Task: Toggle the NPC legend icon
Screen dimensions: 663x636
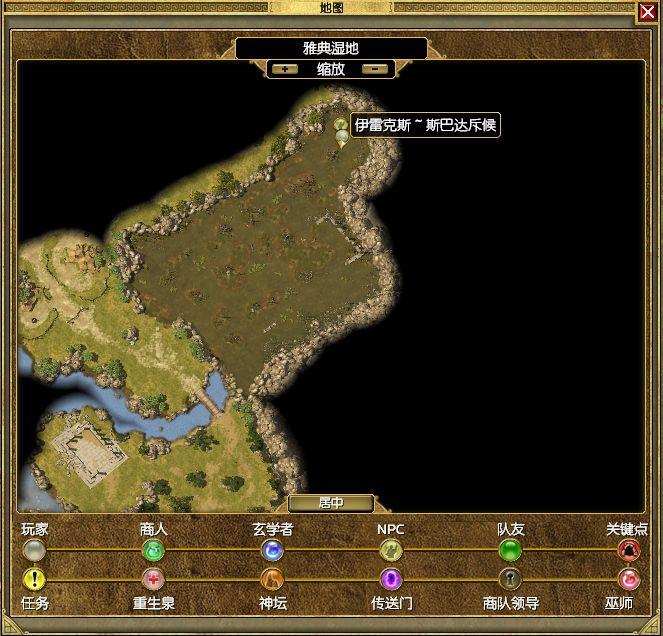Action: point(390,550)
